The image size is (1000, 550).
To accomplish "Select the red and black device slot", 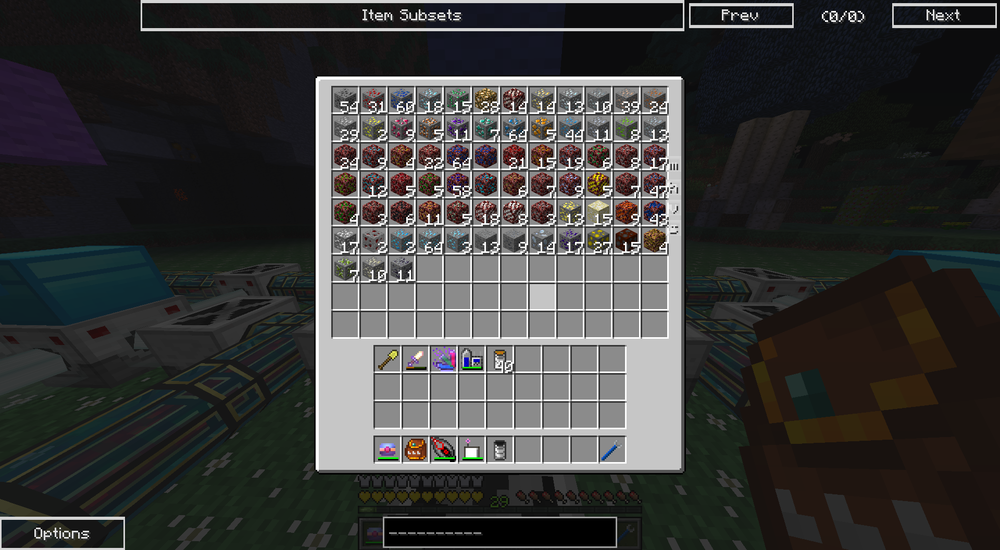I will 444,449.
